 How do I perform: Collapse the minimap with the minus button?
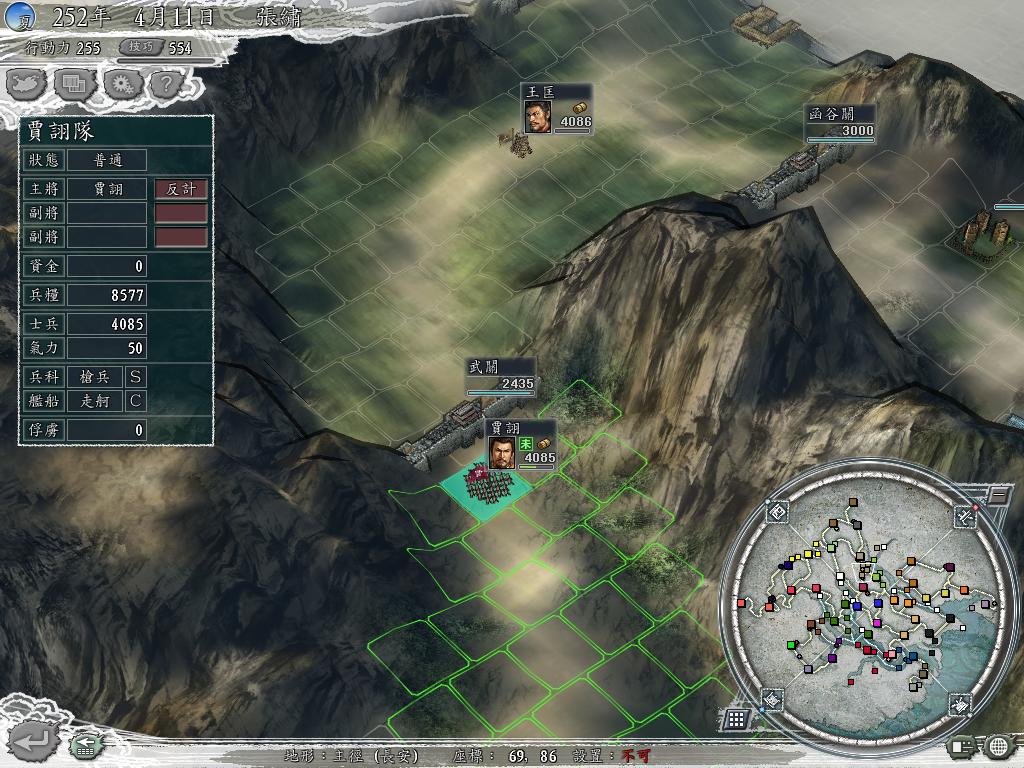click(997, 494)
